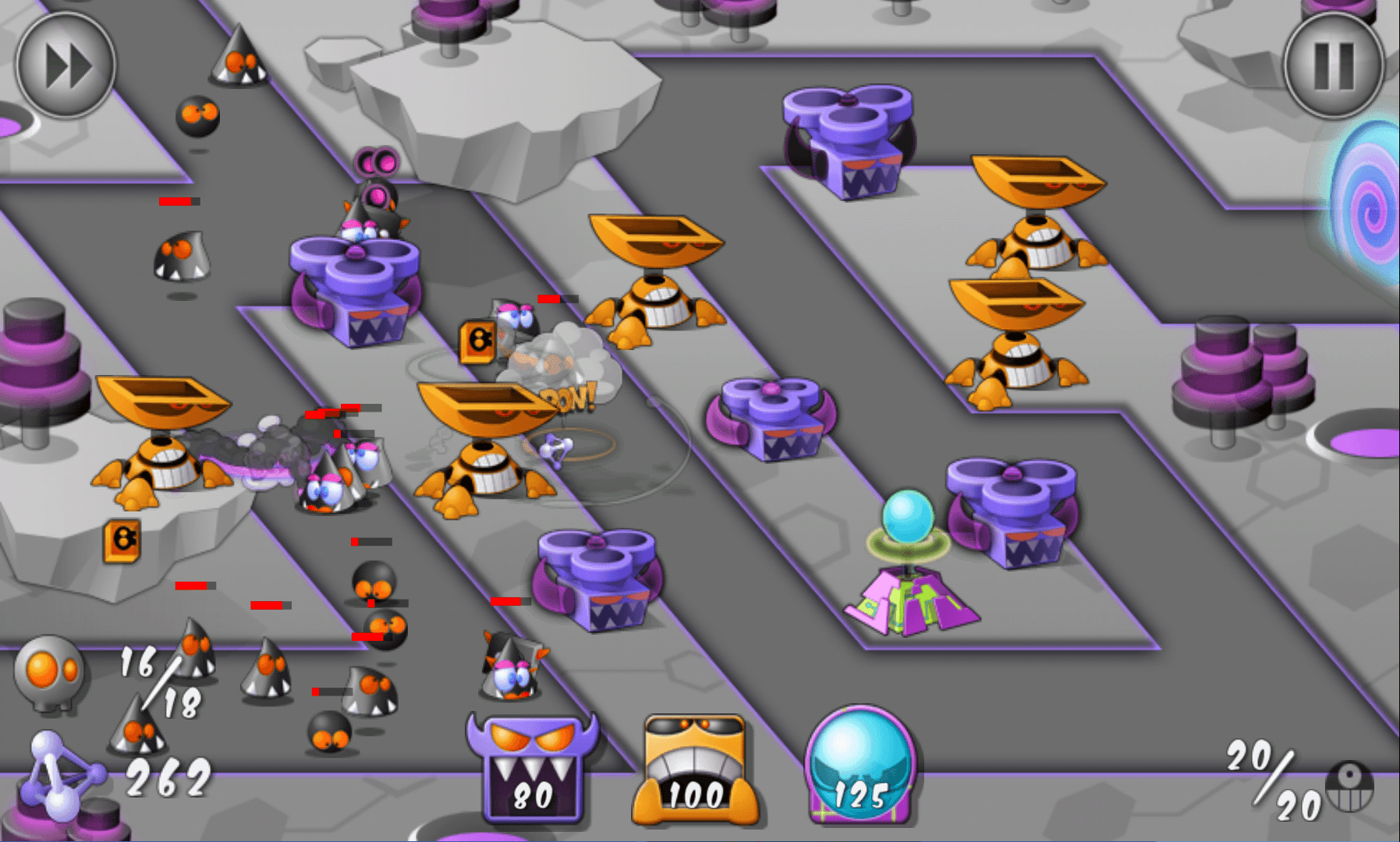
Task: Open upgrade menu for the rightmost purple fan tower
Action: (1010, 515)
